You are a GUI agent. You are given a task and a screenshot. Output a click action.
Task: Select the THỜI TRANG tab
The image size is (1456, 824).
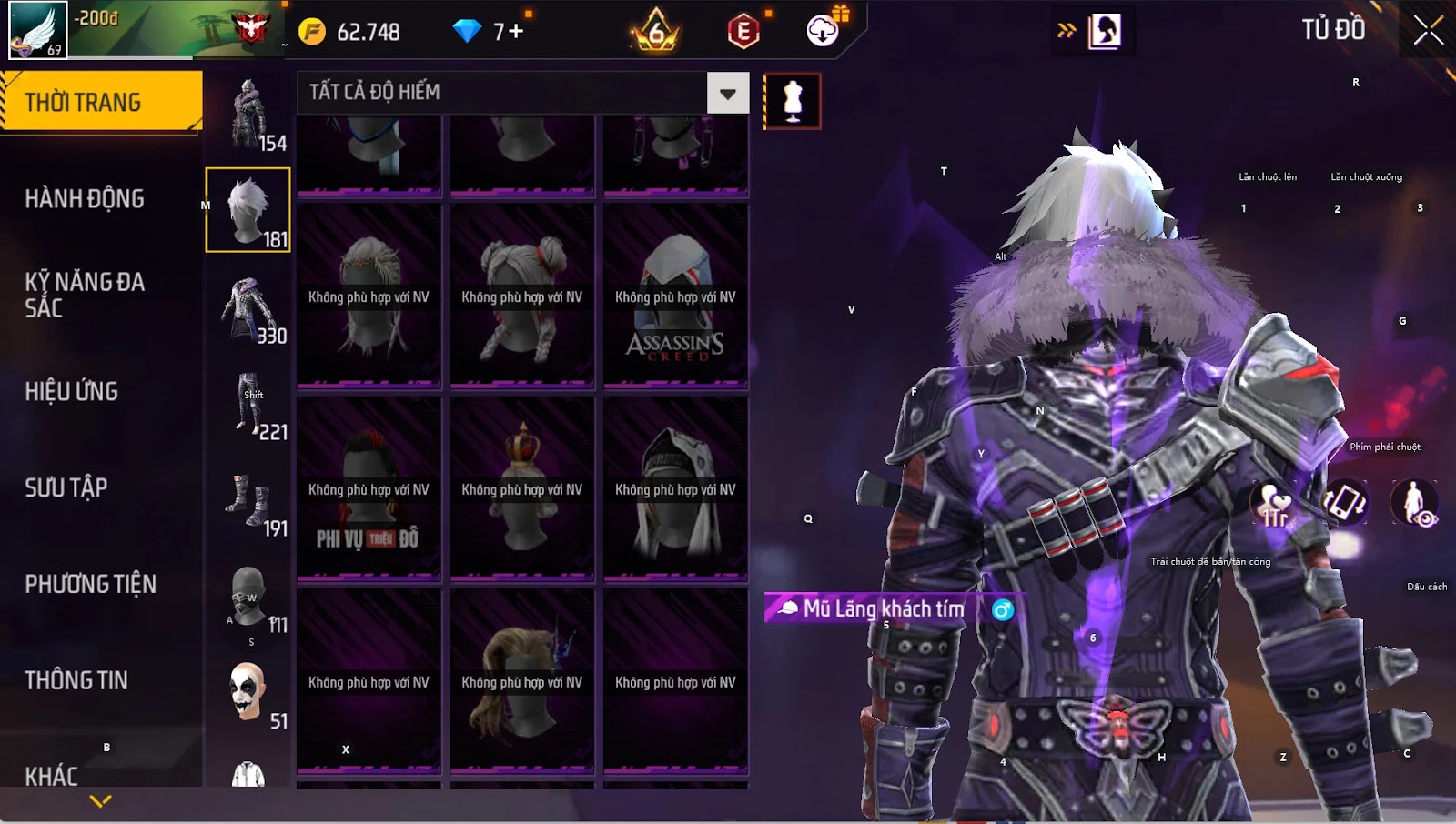pyautogui.click(x=100, y=102)
